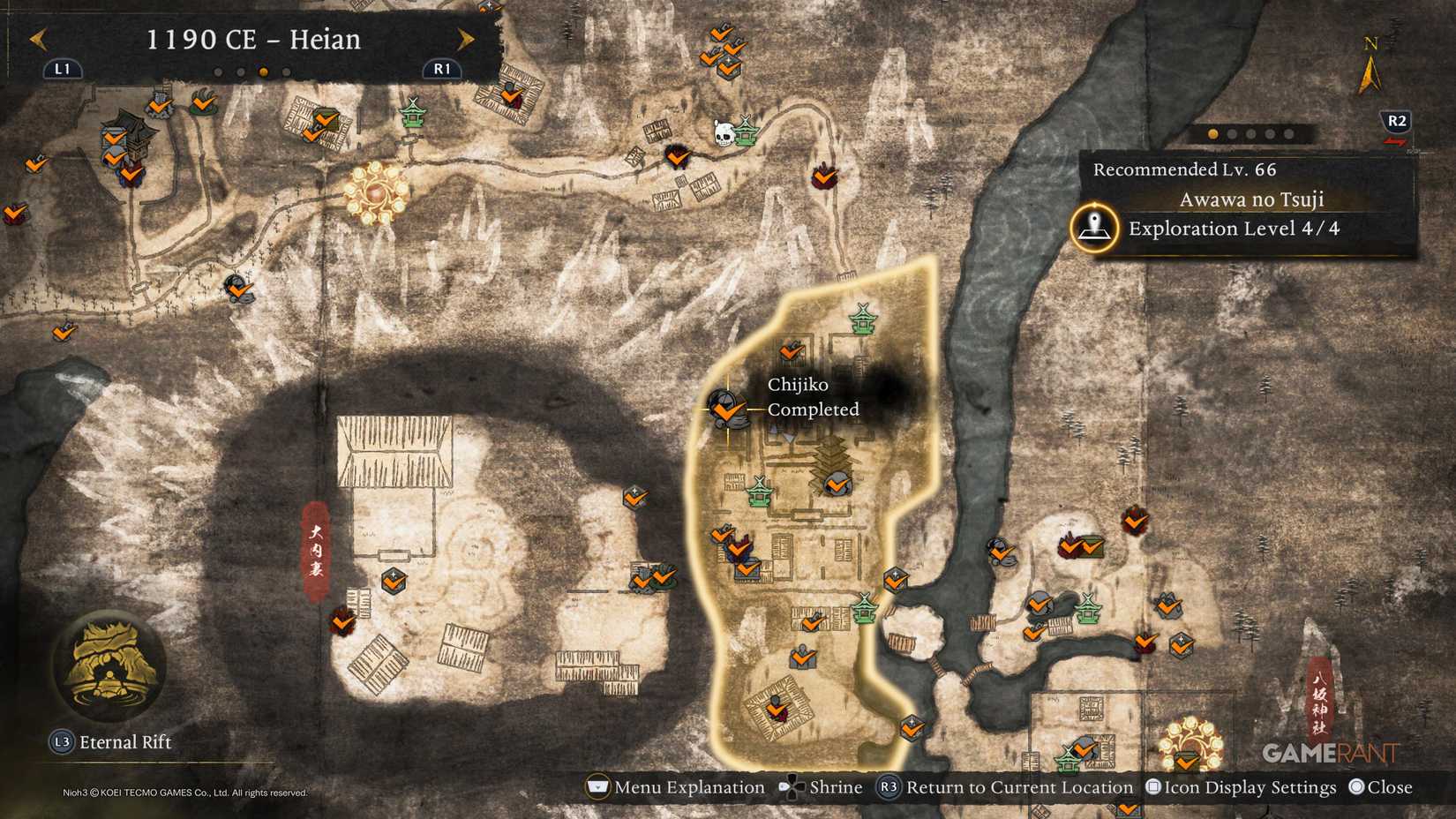The image size is (1456, 819).
Task: Click the compass rose in the top right corner
Action: coord(1370,69)
